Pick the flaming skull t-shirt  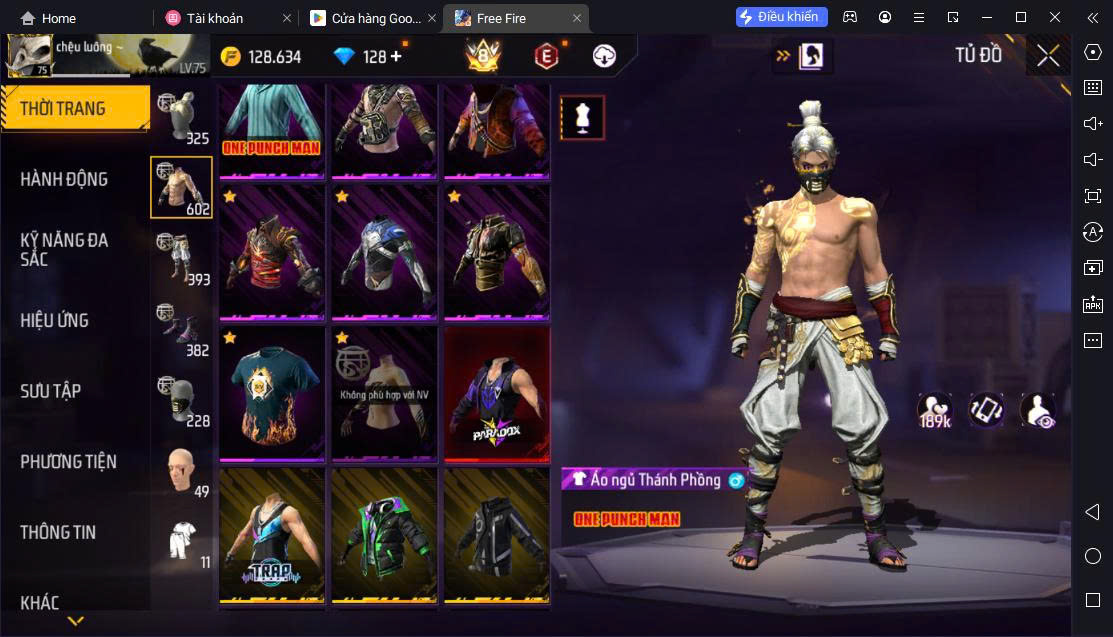[x=272, y=394]
